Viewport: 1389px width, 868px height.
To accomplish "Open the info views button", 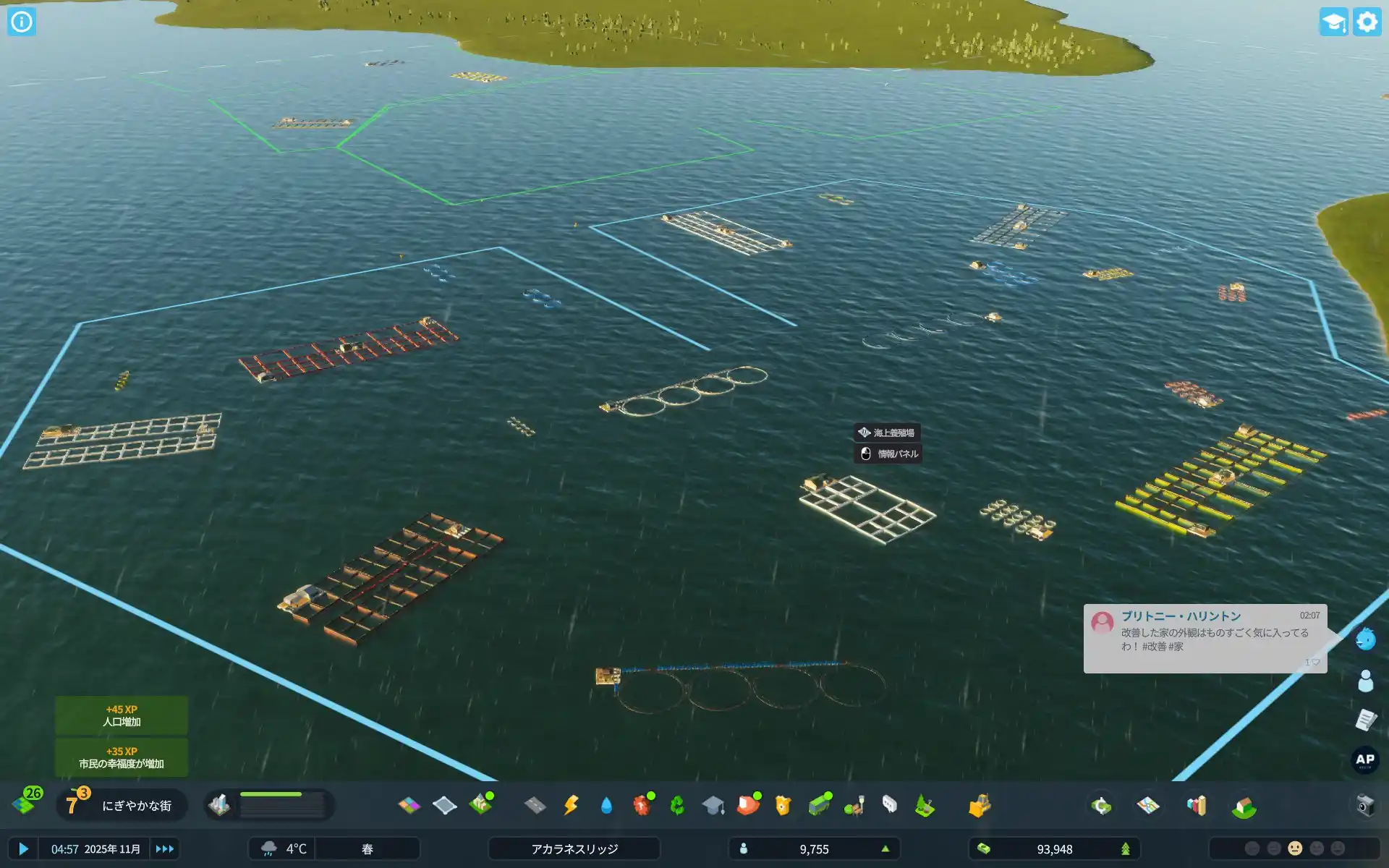I will [x=22, y=22].
